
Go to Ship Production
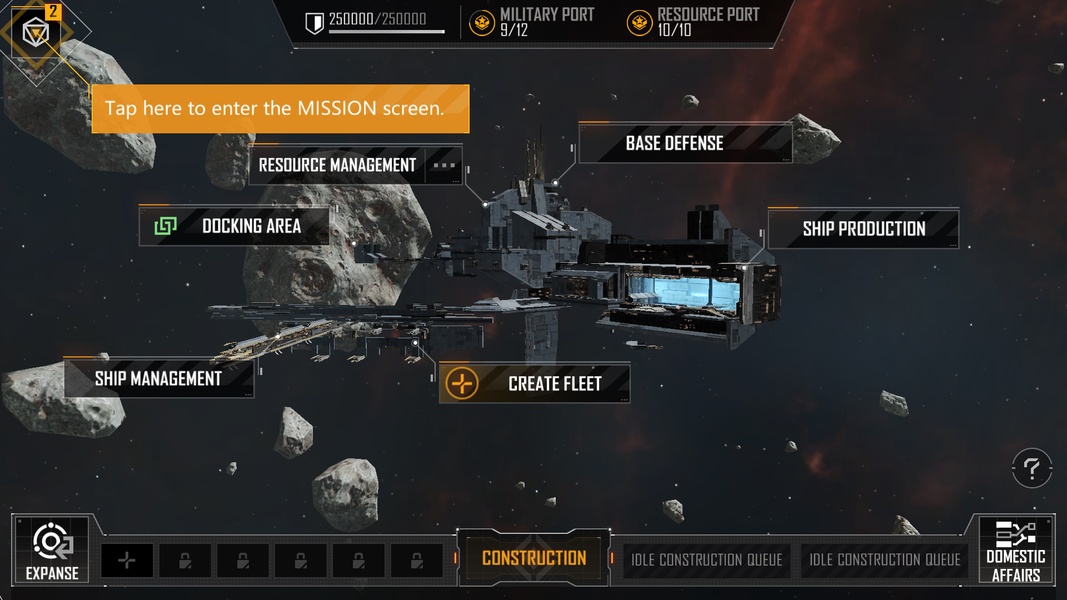863,229
